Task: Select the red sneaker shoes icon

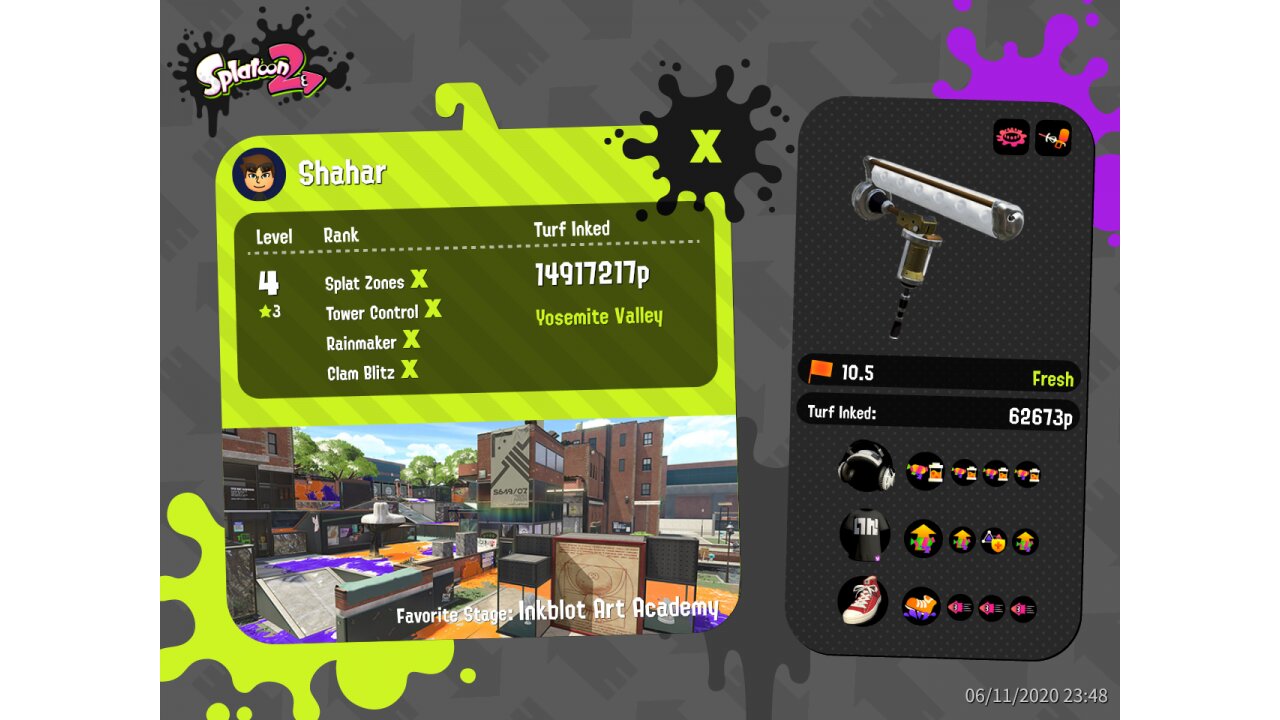Action: point(862,602)
